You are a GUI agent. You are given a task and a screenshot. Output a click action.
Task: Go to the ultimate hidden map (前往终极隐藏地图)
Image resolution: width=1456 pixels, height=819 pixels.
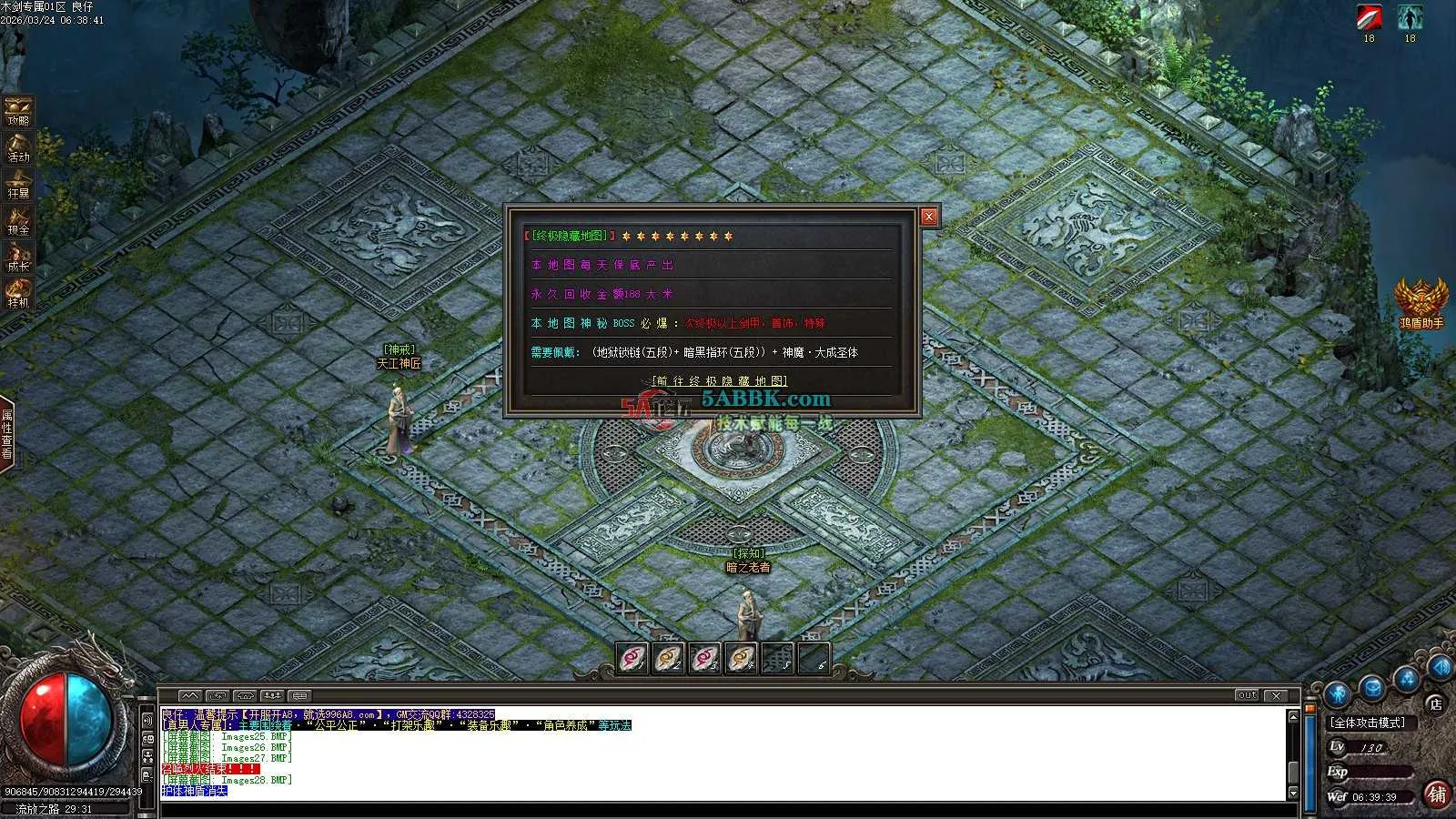pos(720,381)
